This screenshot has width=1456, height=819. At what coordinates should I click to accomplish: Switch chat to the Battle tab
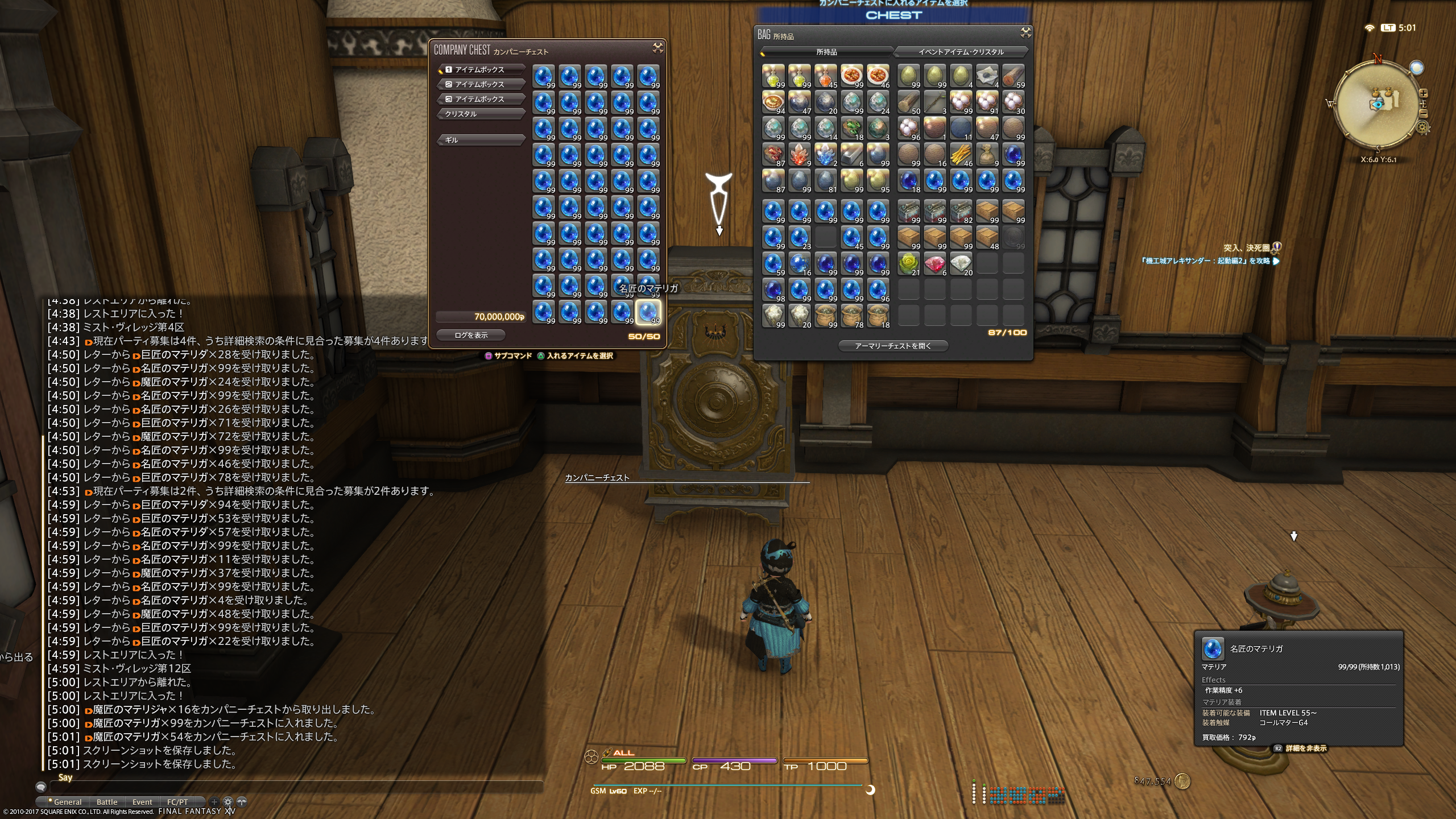pyautogui.click(x=107, y=802)
